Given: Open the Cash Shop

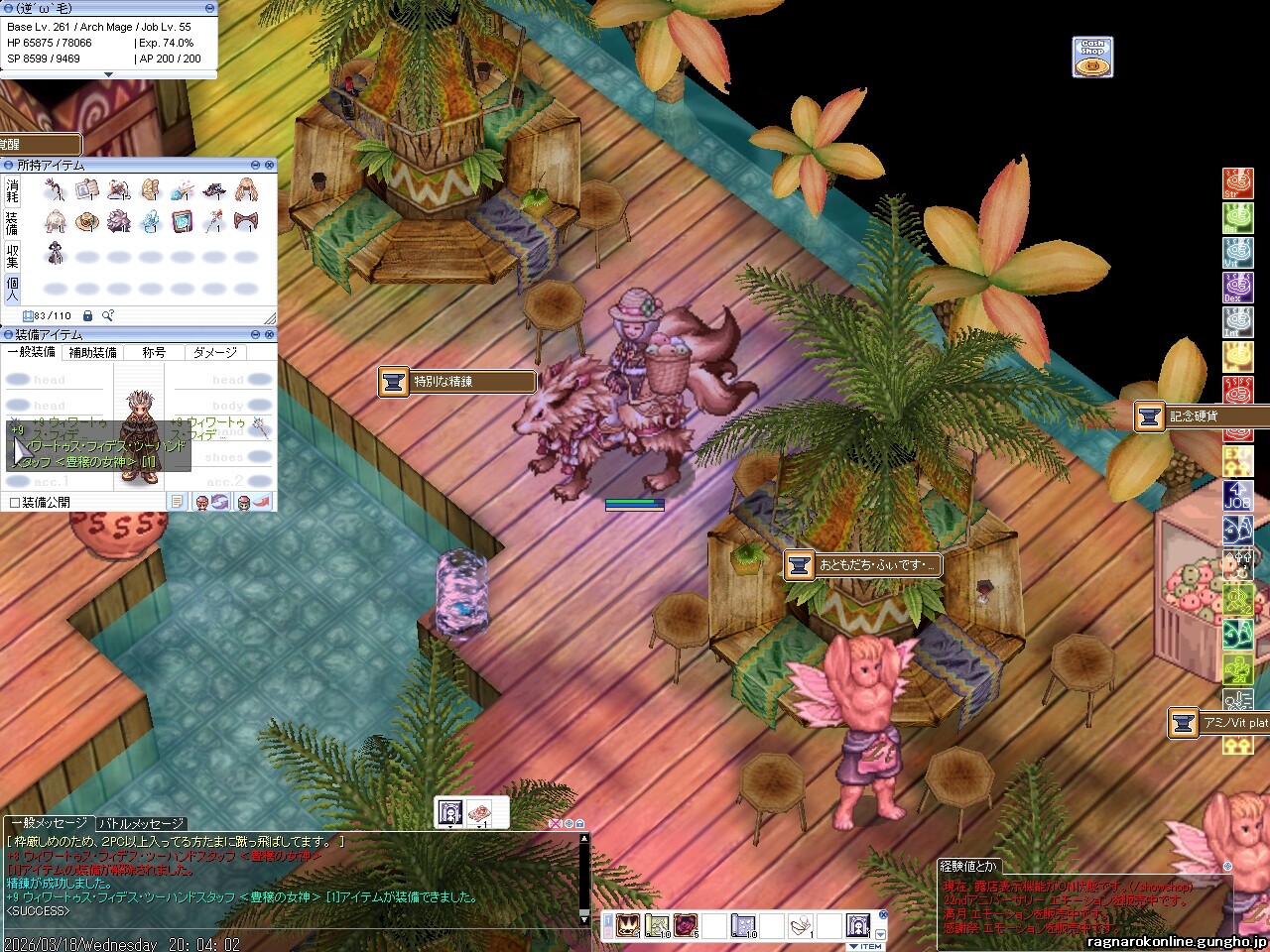Looking at the screenshot, I should [1092, 58].
